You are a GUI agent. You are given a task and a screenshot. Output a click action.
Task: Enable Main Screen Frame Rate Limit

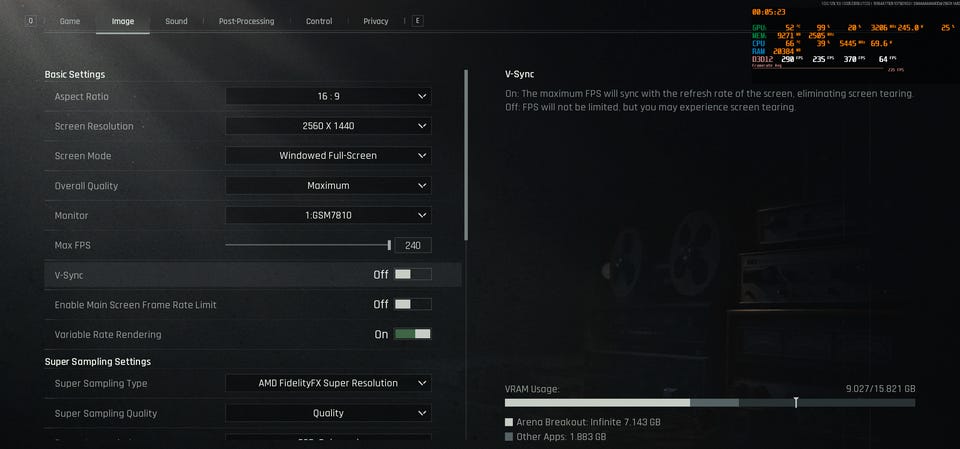[413, 304]
